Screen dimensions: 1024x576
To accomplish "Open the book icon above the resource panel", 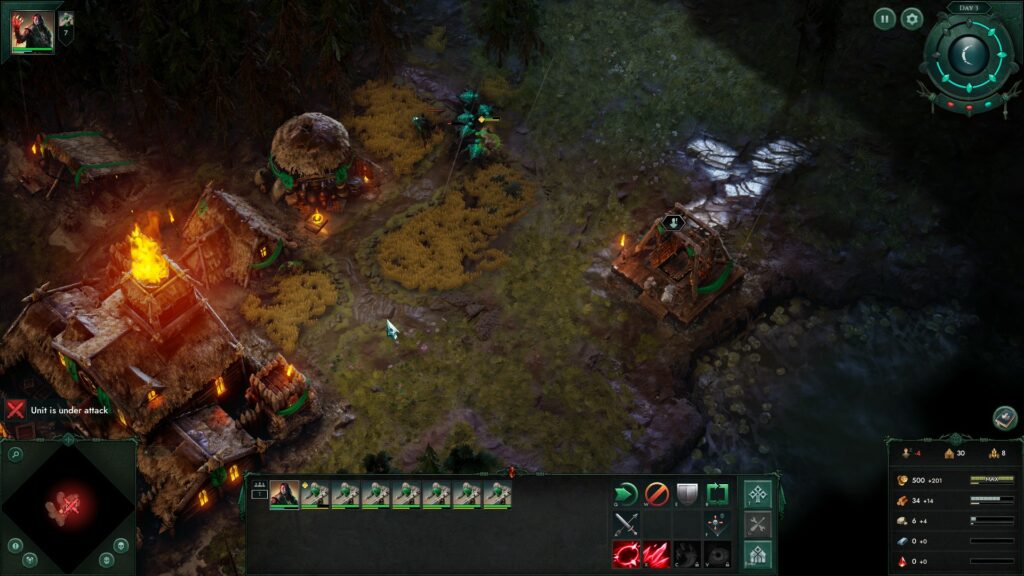I will (1005, 418).
